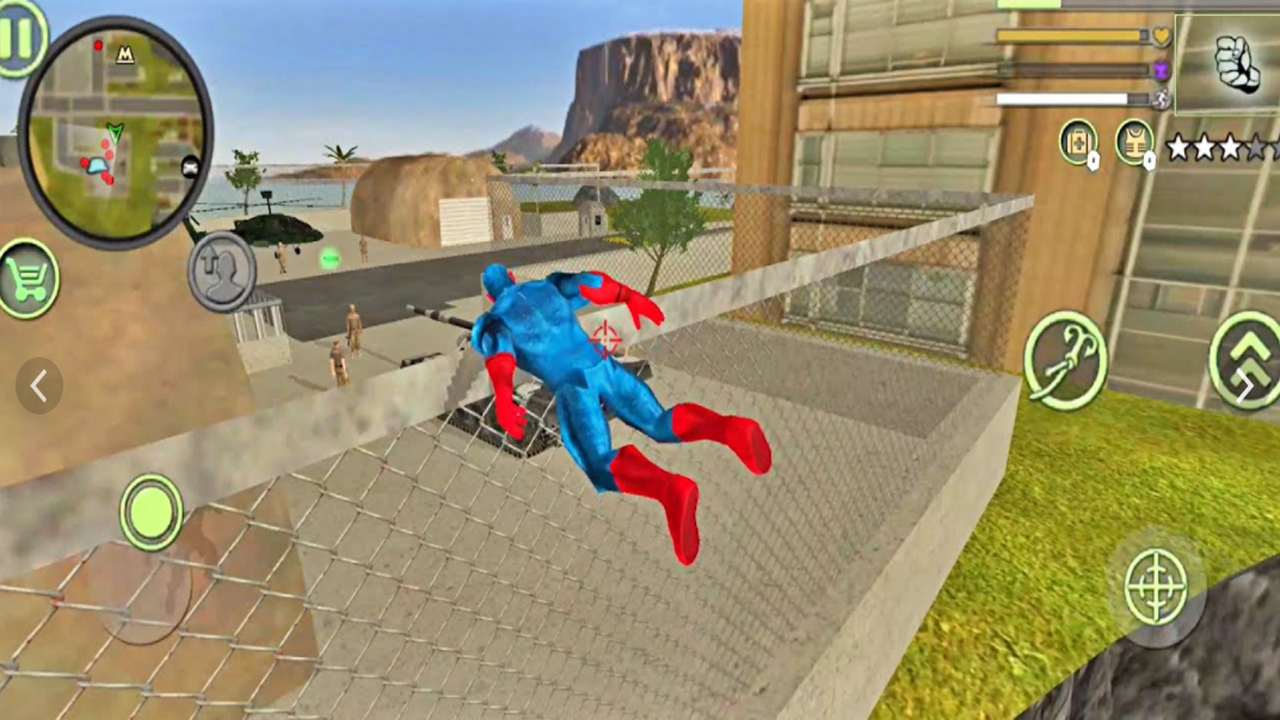
Task: Use the medkit health item
Action: (1078, 143)
